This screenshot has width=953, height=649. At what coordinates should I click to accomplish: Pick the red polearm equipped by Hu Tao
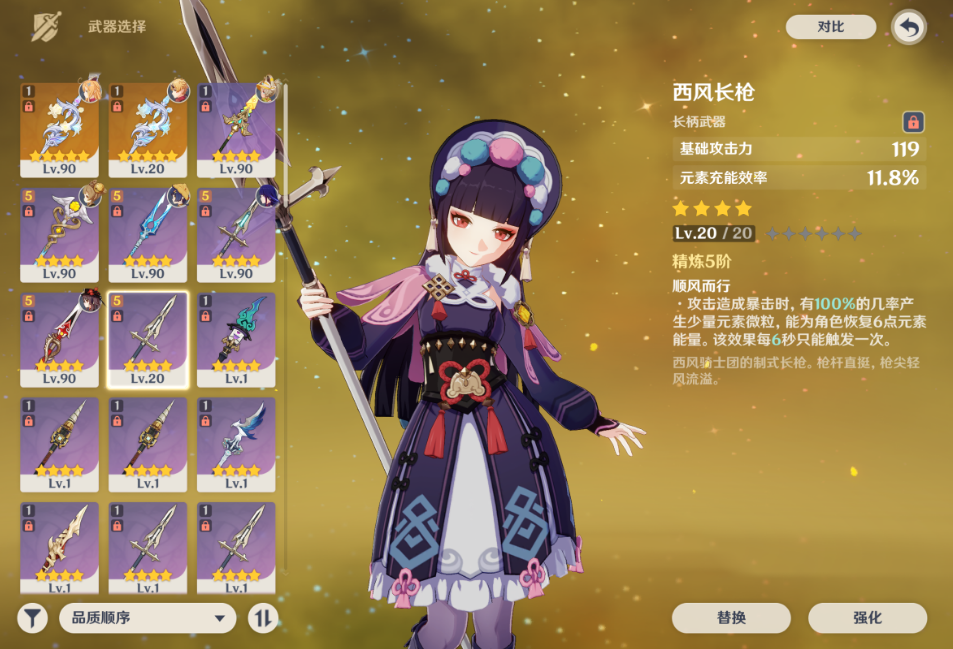pyautogui.click(x=59, y=339)
